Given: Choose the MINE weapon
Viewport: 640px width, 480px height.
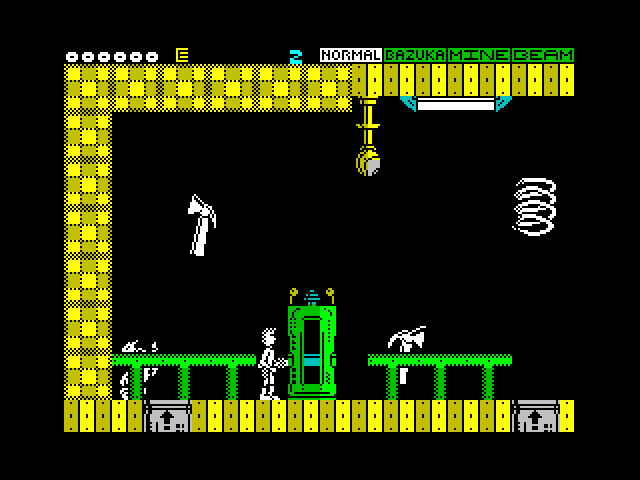Looking at the screenshot, I should click(479, 55).
